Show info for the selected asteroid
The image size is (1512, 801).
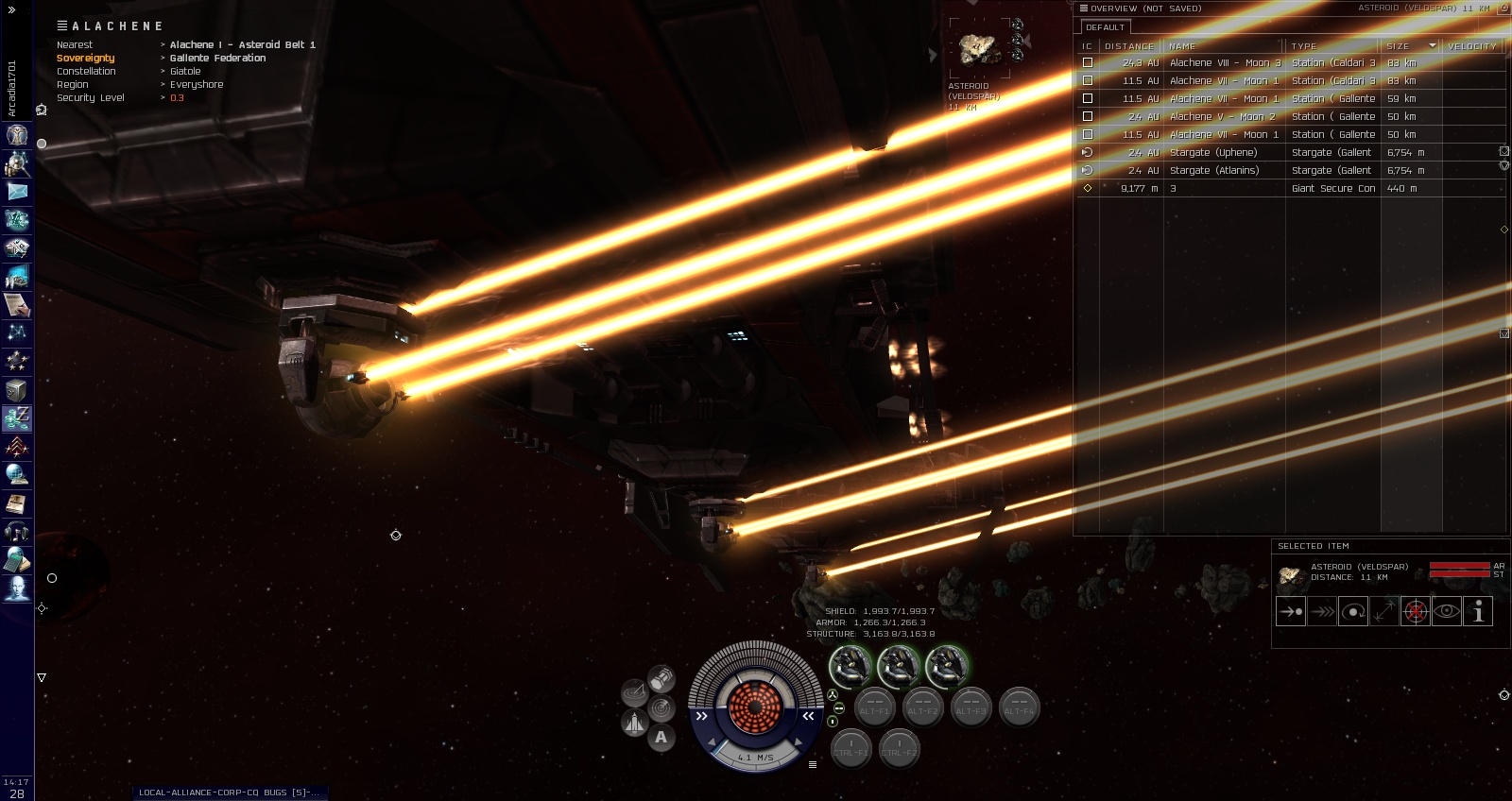(x=1478, y=611)
